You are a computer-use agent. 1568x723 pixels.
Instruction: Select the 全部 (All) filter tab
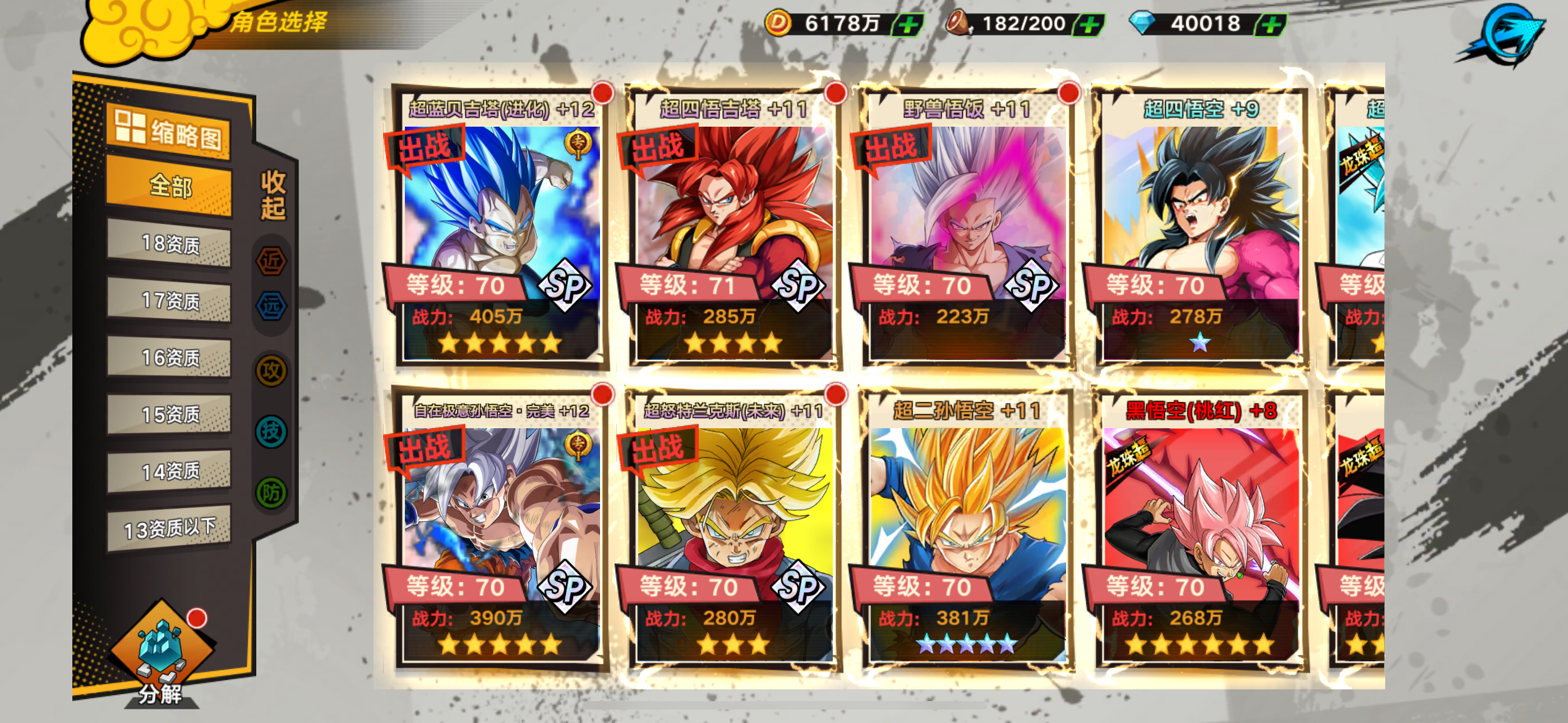[x=169, y=186]
